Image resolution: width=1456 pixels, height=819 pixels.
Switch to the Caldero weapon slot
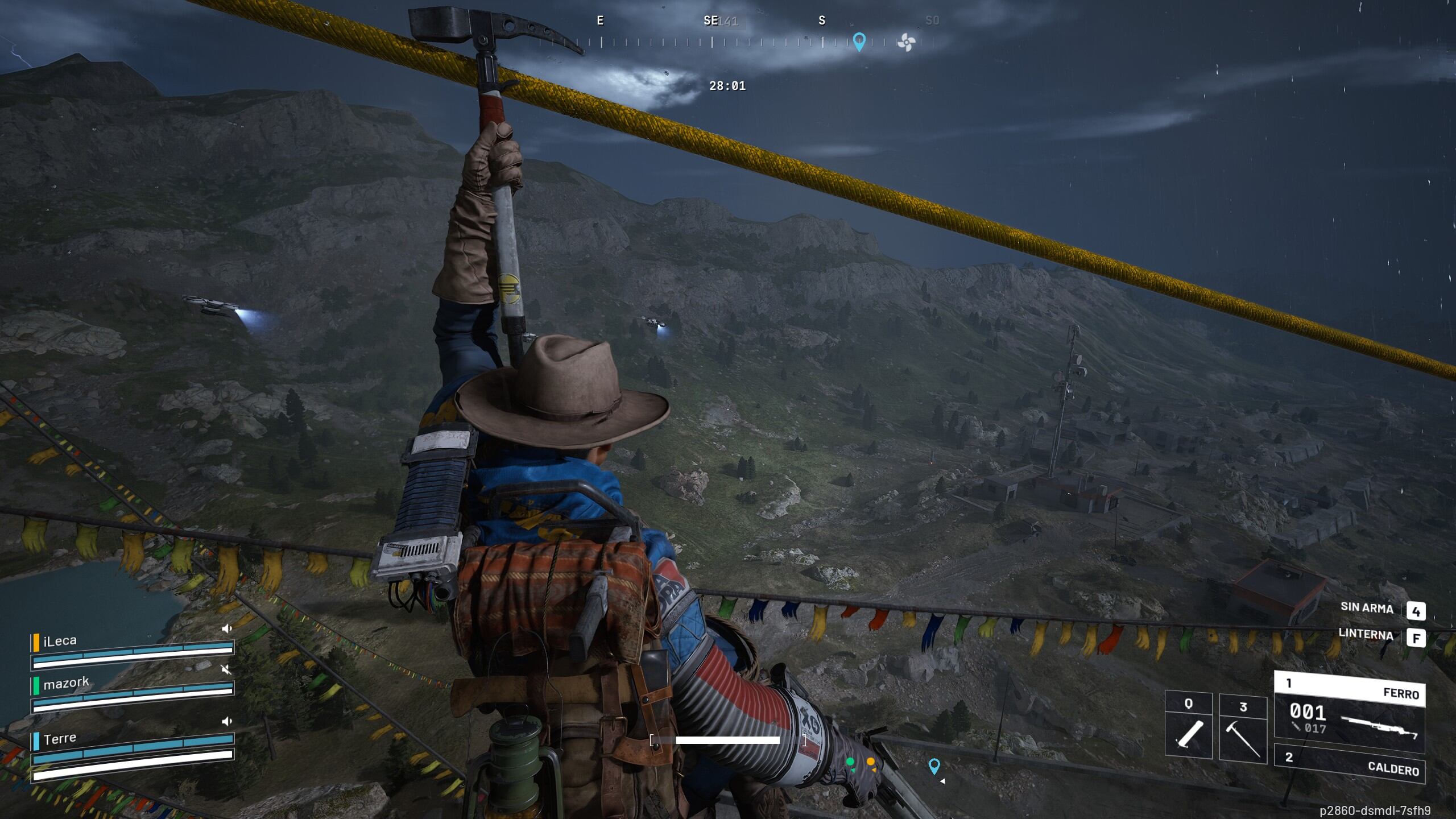click(1349, 762)
